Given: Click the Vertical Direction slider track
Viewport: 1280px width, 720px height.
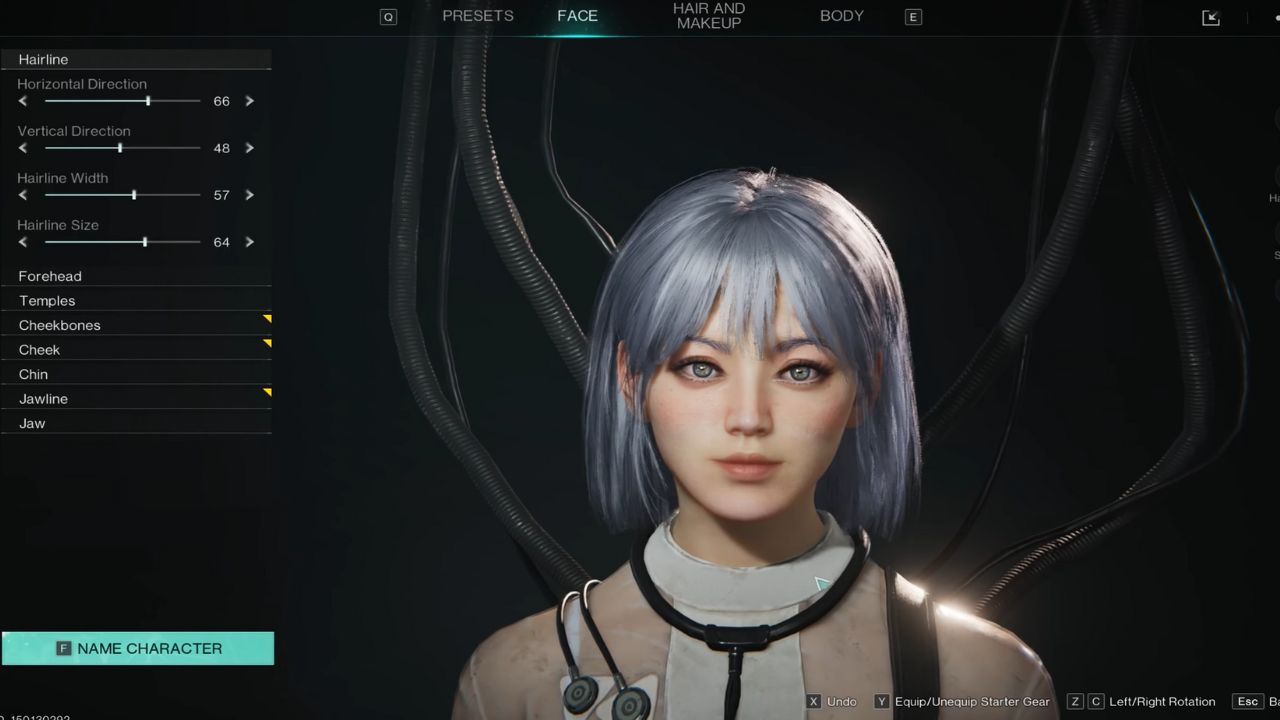Looking at the screenshot, I should coord(120,147).
